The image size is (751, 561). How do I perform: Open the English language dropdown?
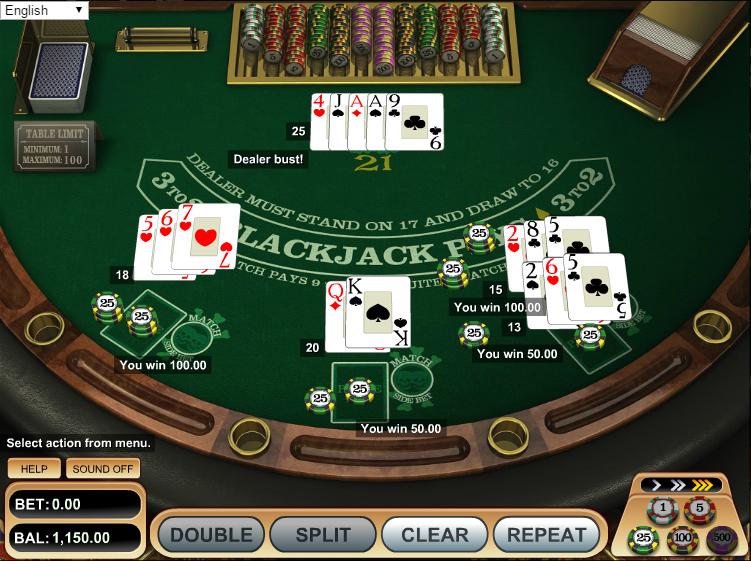[x=45, y=10]
